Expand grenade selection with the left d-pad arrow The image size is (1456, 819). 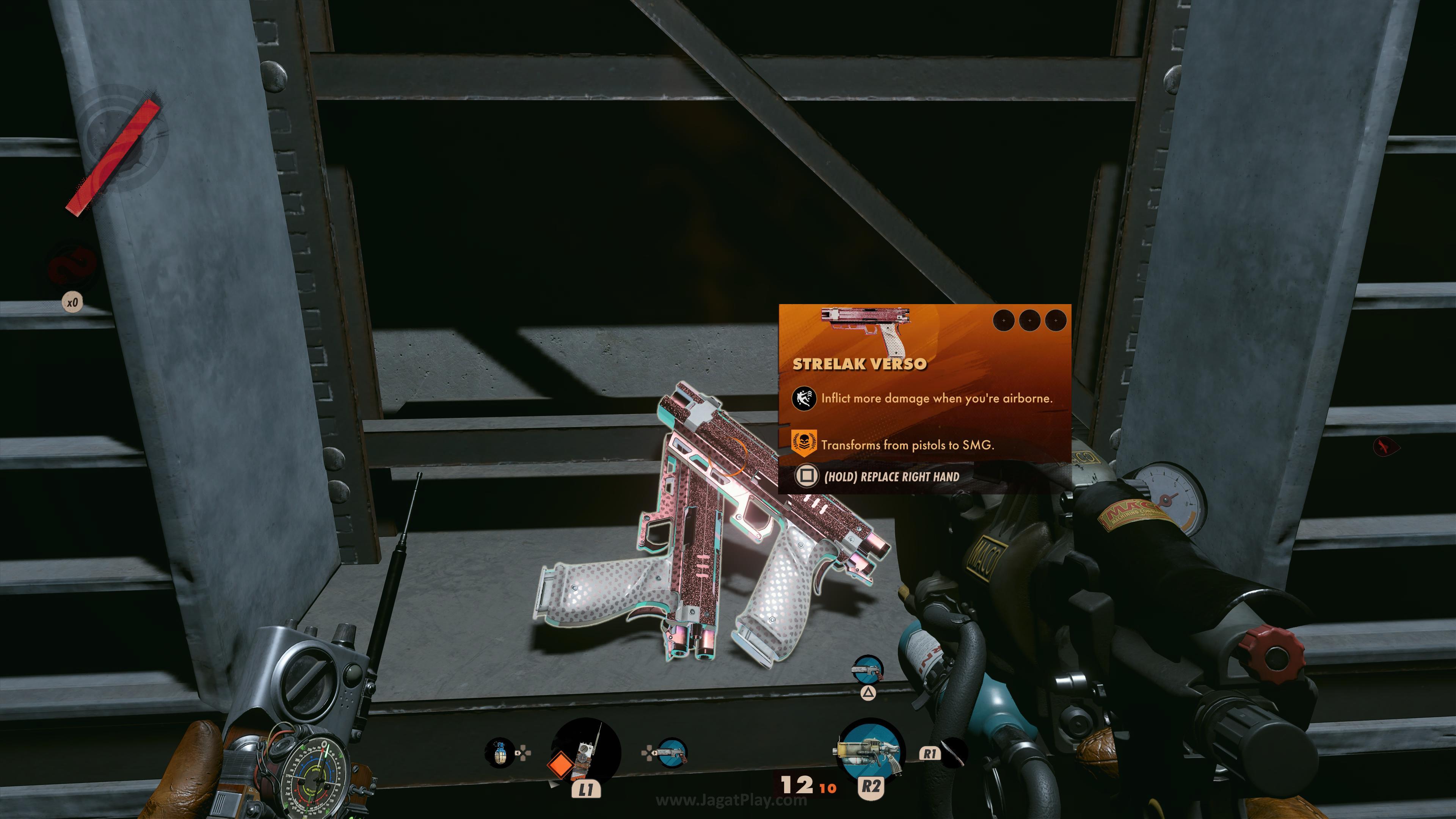click(518, 753)
